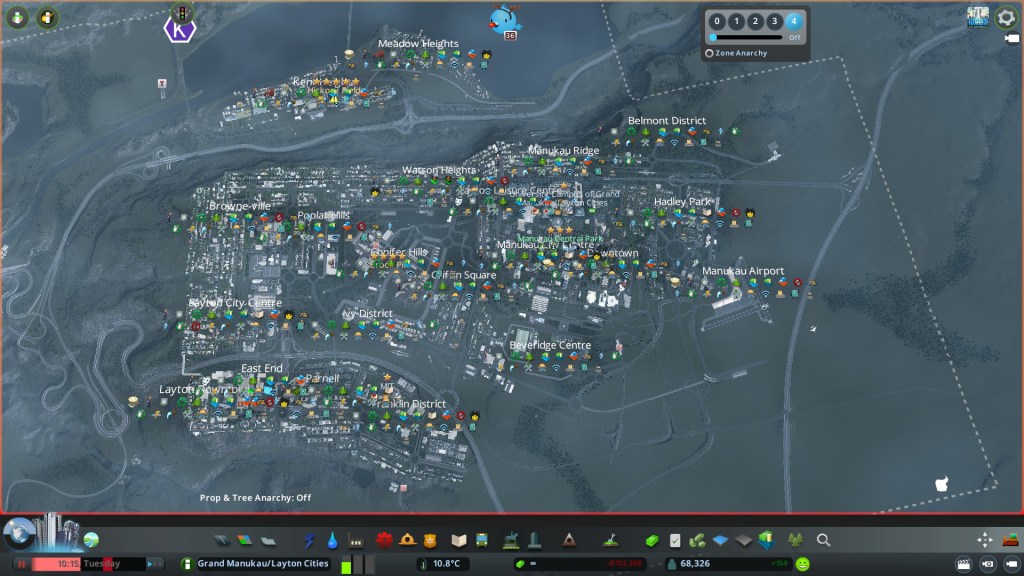Open the gear options menu

[1006, 17]
